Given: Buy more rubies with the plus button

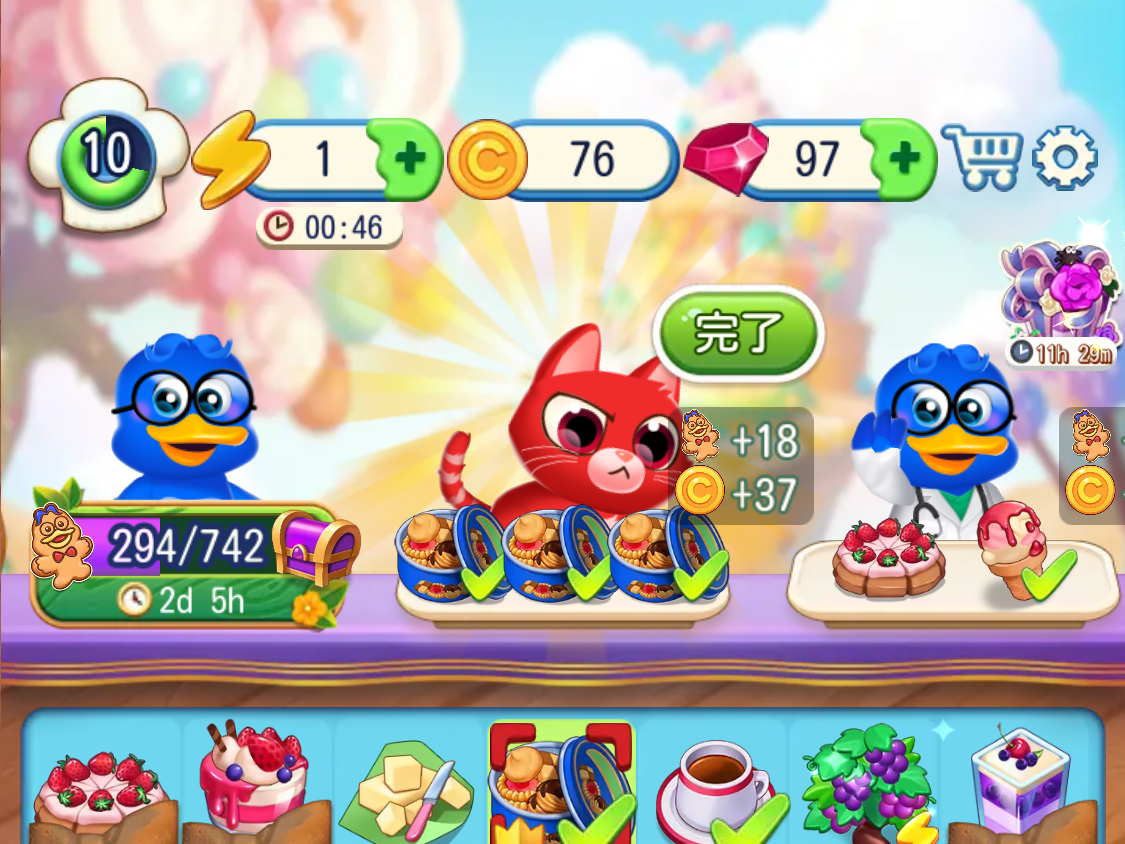Looking at the screenshot, I should pos(904,158).
